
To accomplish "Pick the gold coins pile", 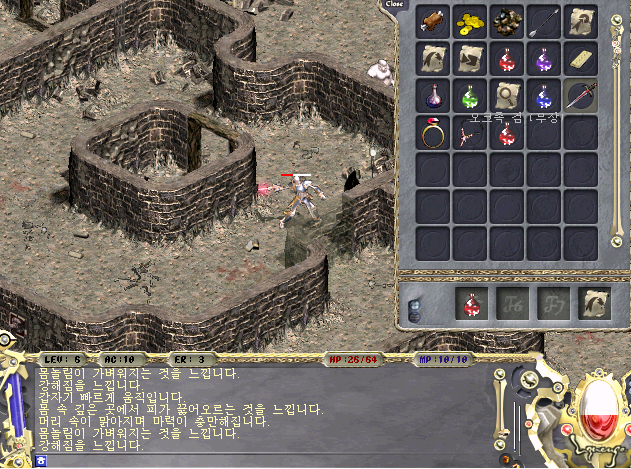I will point(471,21).
